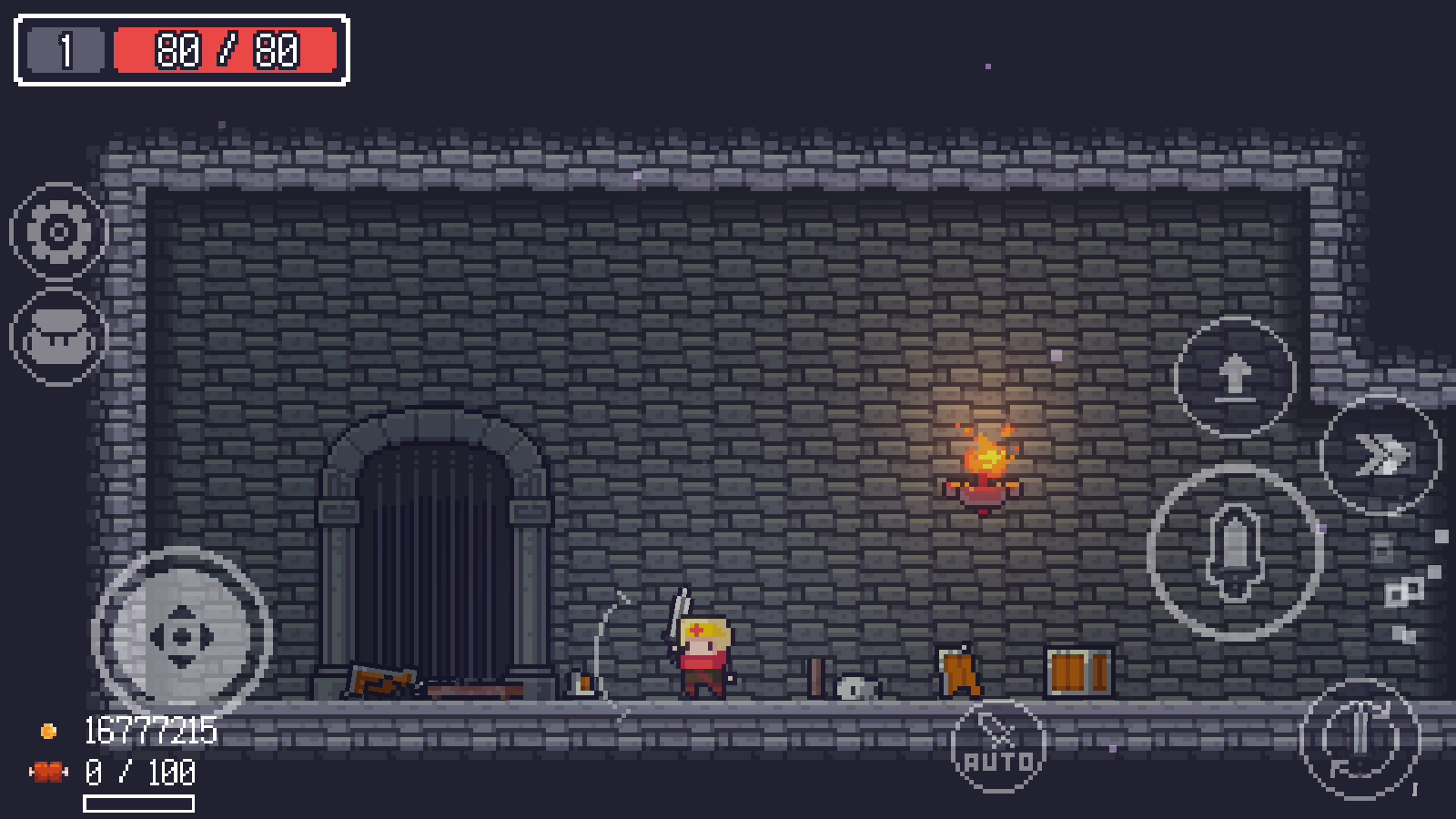This screenshot has height=819, width=1456.
Task: Tap the coin icon next to the score
Action: coord(47,729)
